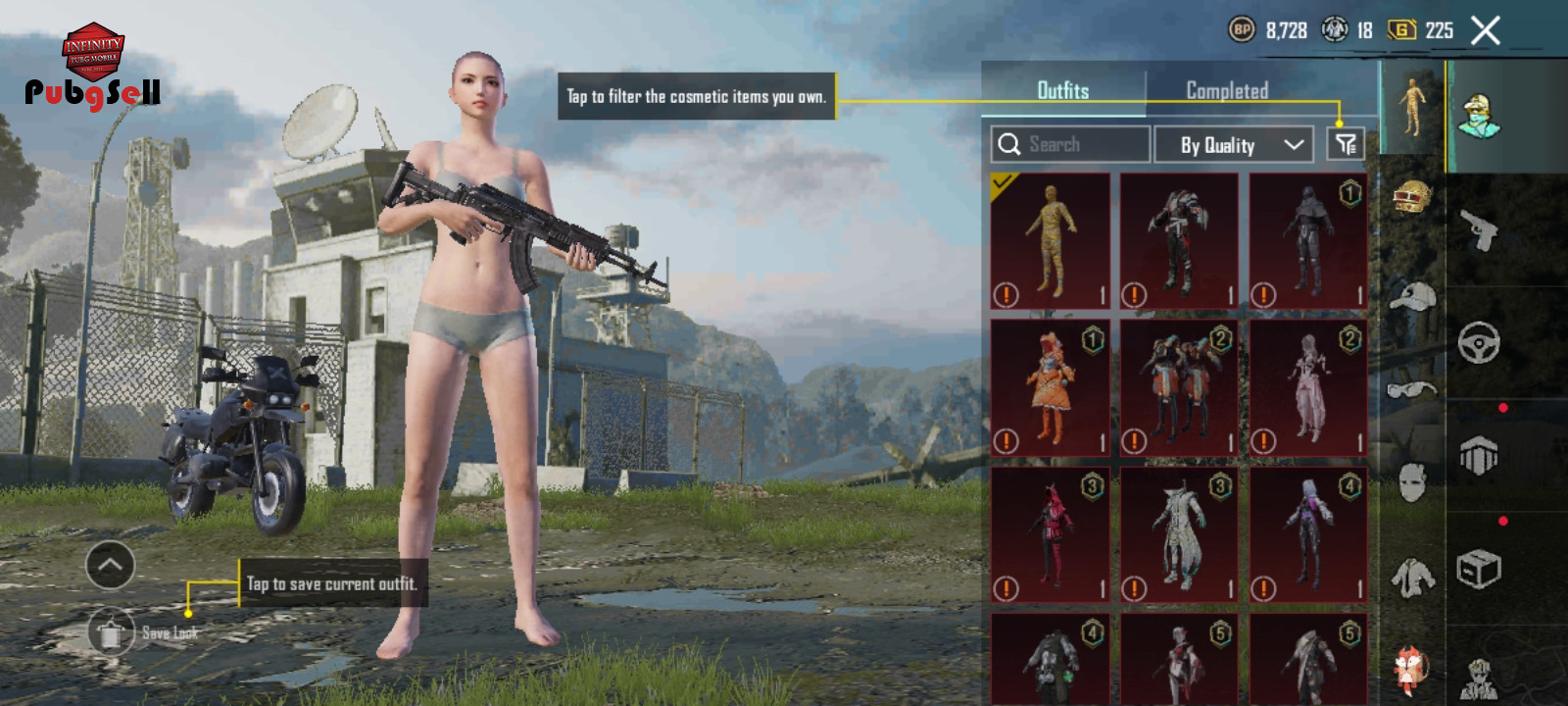The width and height of the screenshot is (1568, 706).
Task: Choose the orange ruffled dress outfit
Action: (1051, 388)
